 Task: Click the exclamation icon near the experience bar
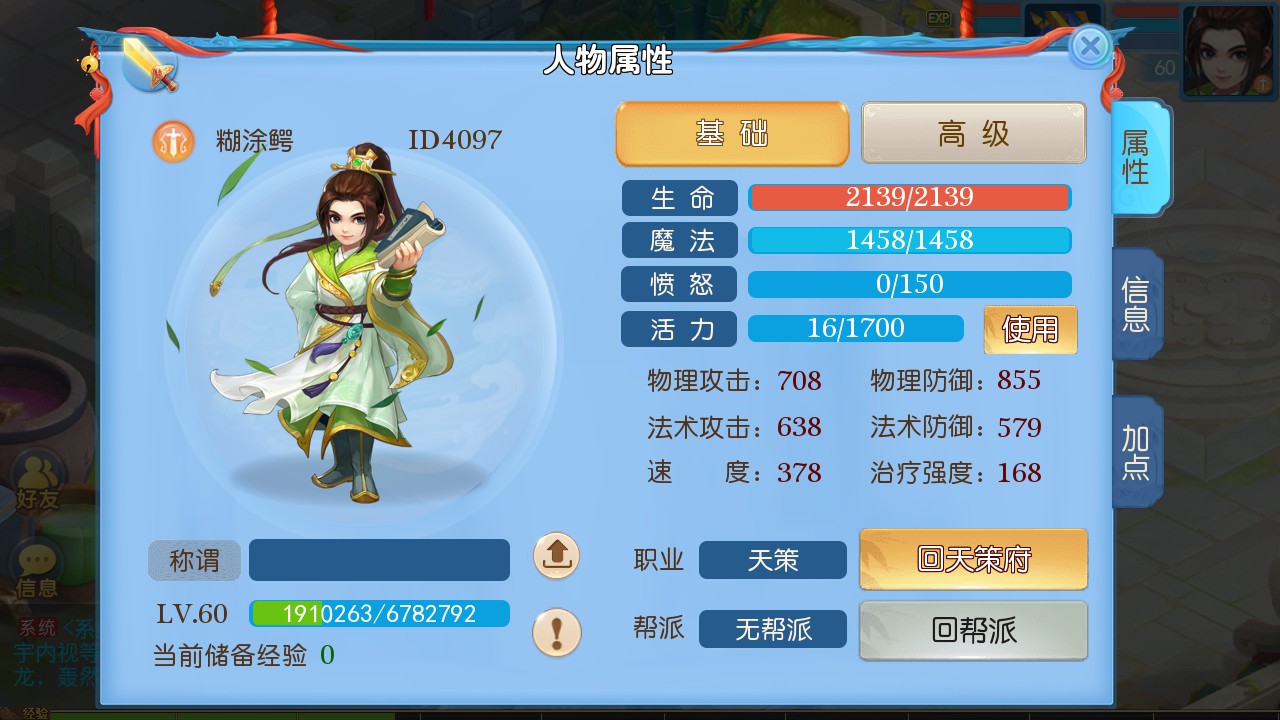pos(557,630)
